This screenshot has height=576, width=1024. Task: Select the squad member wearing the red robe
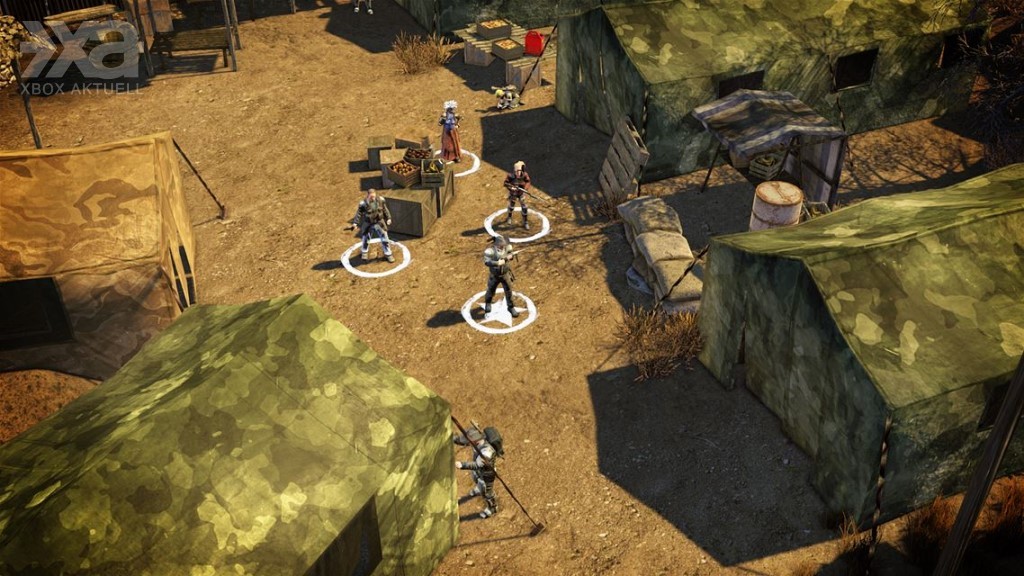449,133
